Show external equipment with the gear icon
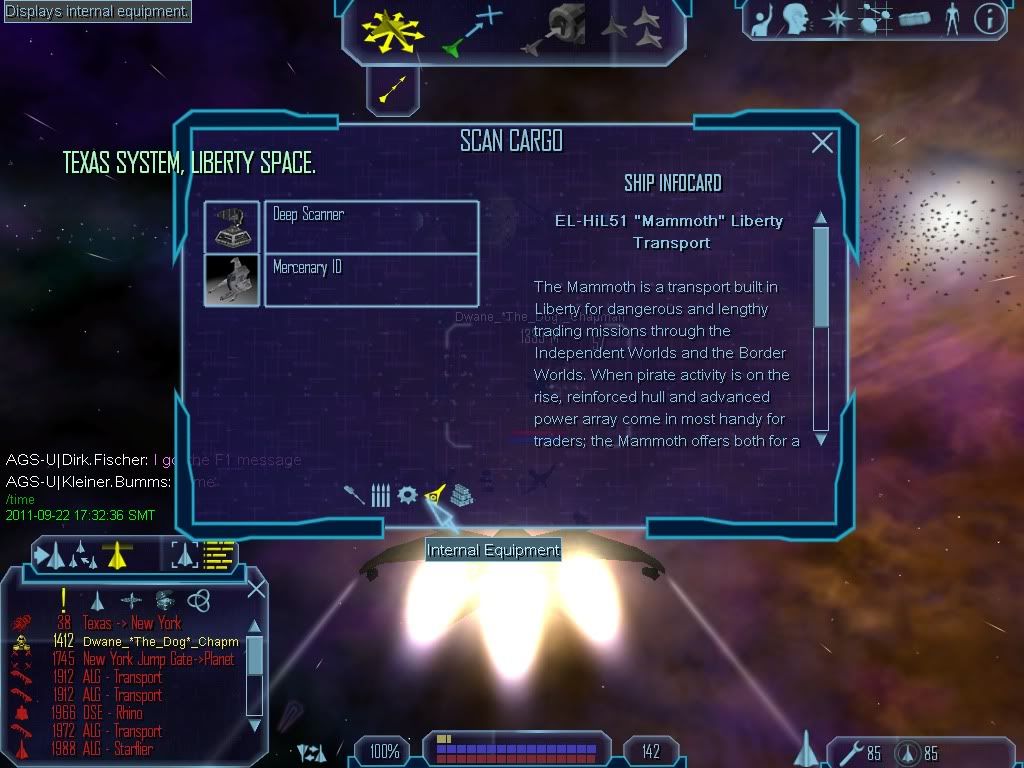 (x=407, y=495)
